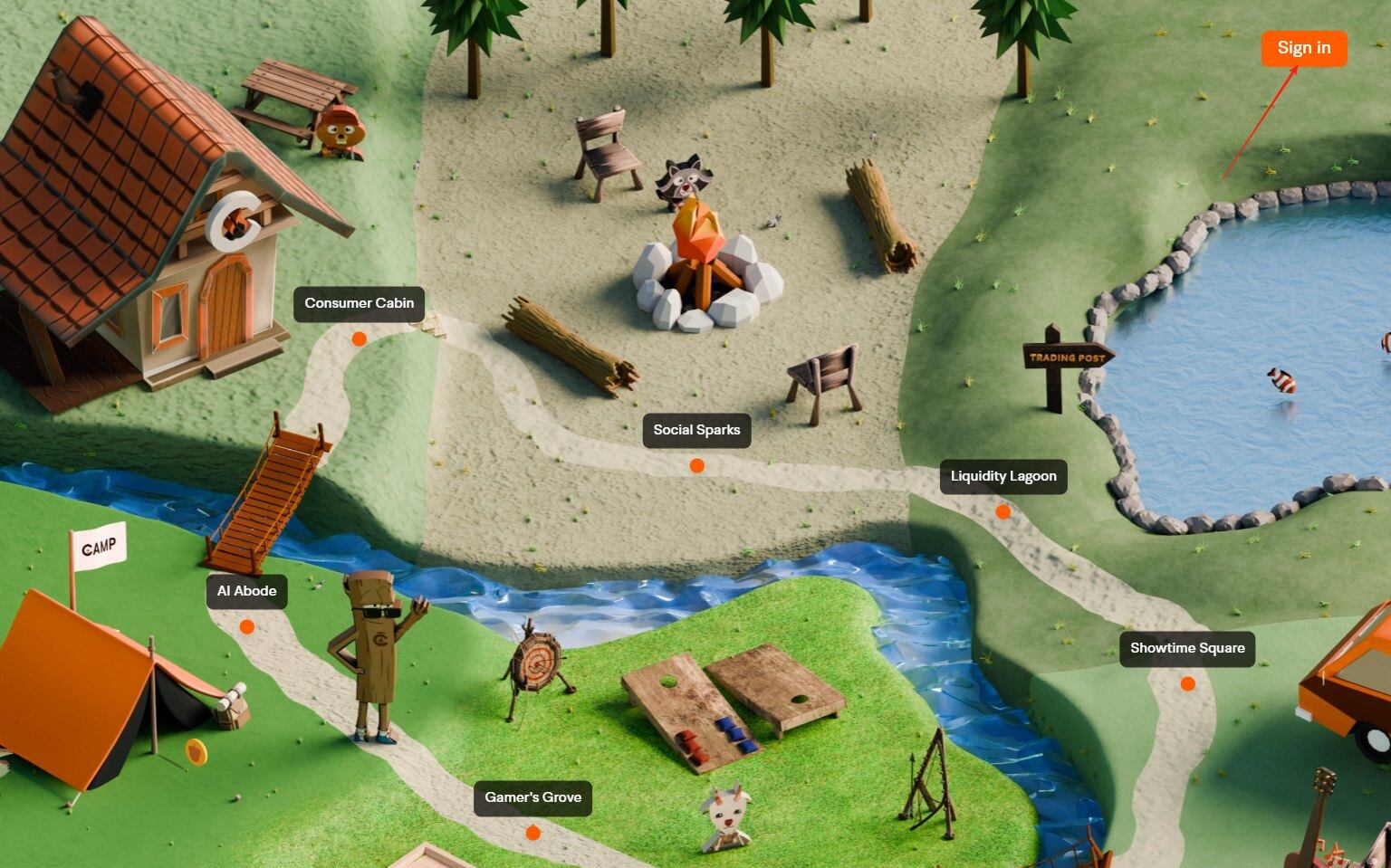
Task: Select the Liquidity Lagoon label tab
Action: [x=1002, y=475]
